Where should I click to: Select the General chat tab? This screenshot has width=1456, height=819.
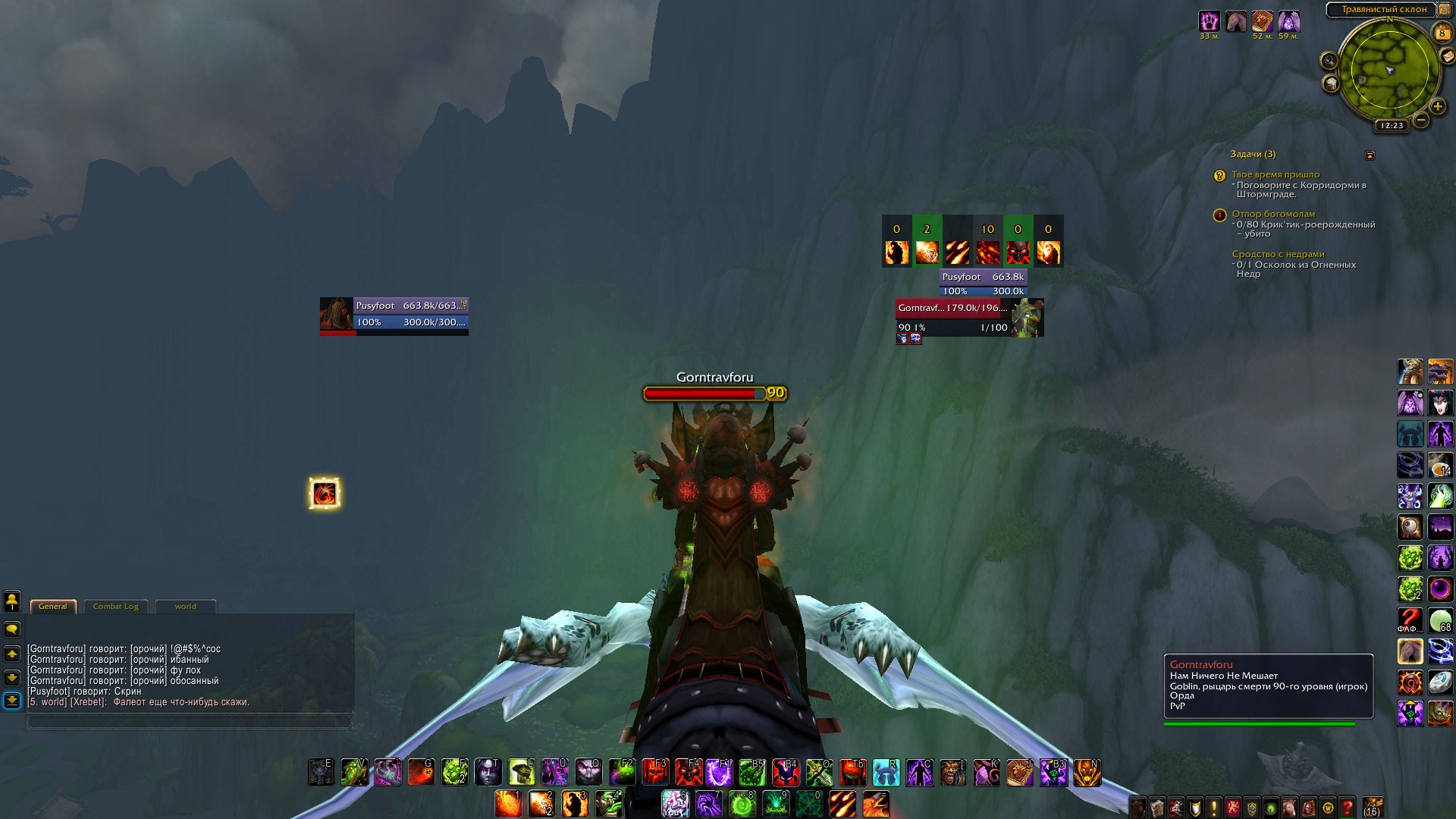point(52,607)
